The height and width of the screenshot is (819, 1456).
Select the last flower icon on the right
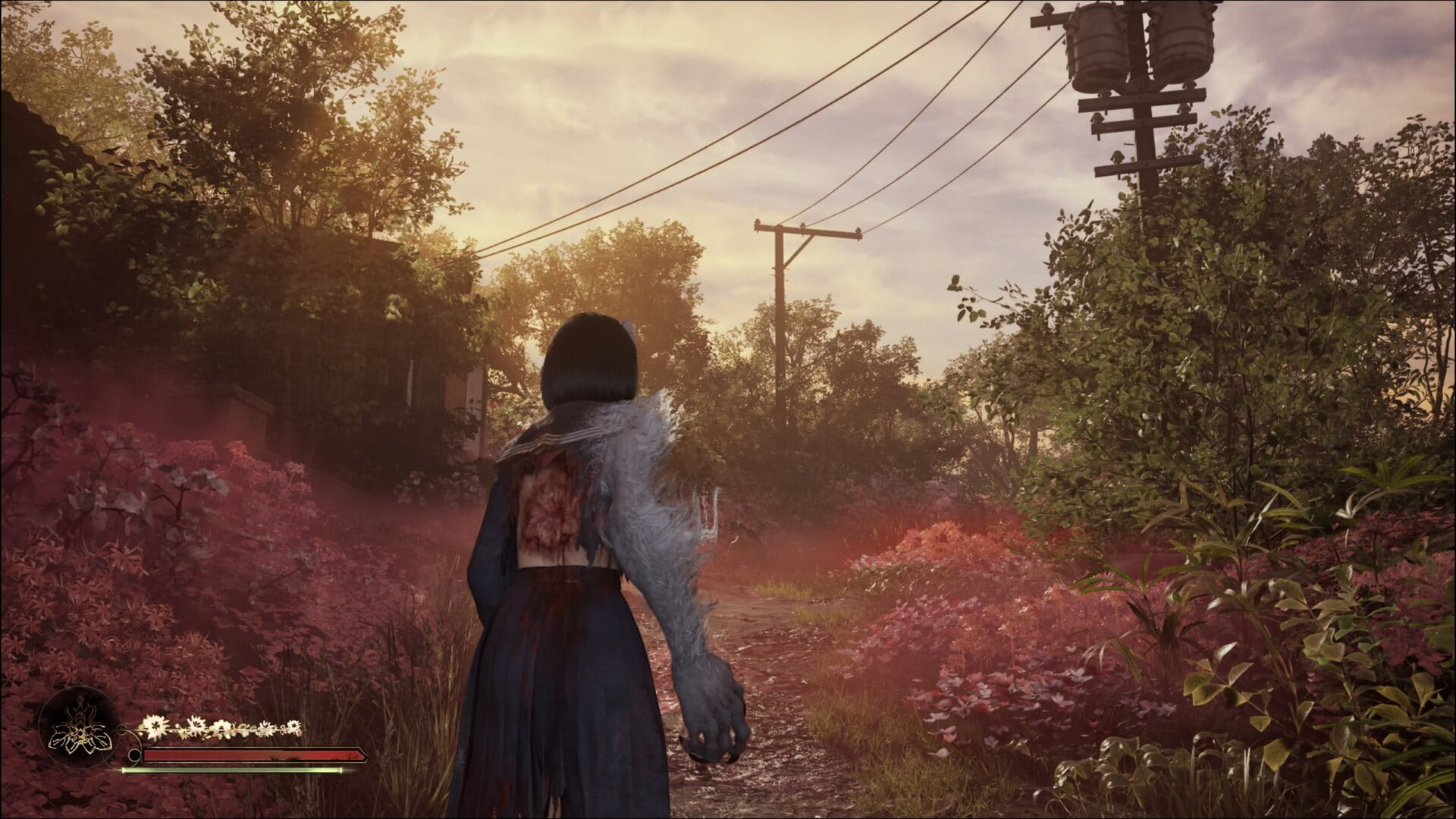[x=293, y=726]
